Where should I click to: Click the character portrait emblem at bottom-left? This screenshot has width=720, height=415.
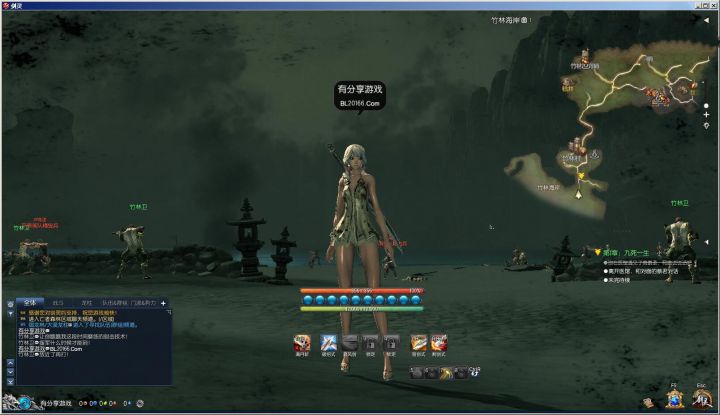25,403
